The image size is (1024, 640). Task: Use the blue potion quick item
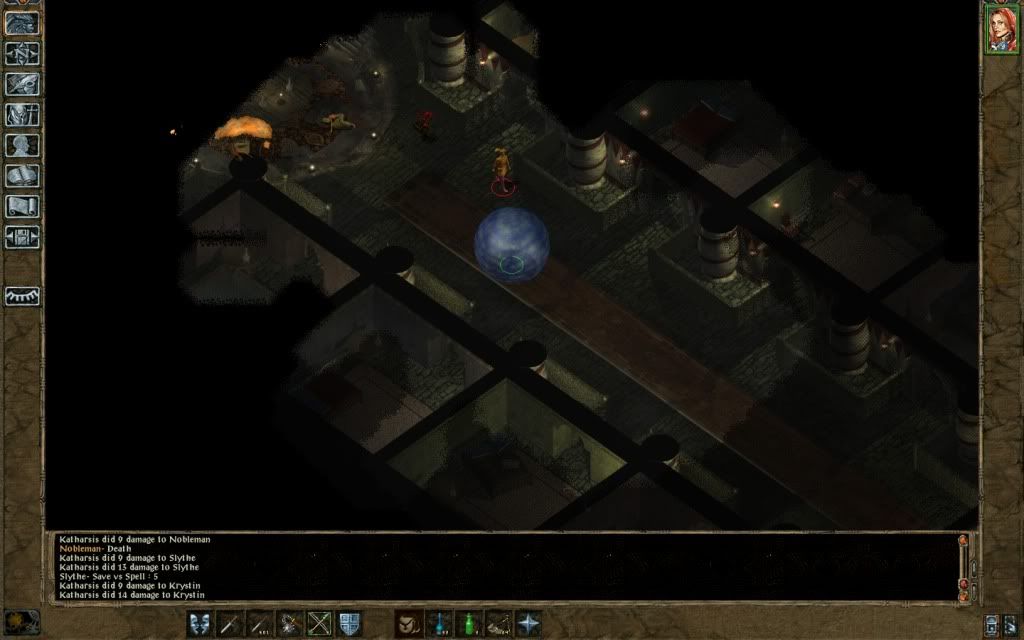[x=438, y=624]
